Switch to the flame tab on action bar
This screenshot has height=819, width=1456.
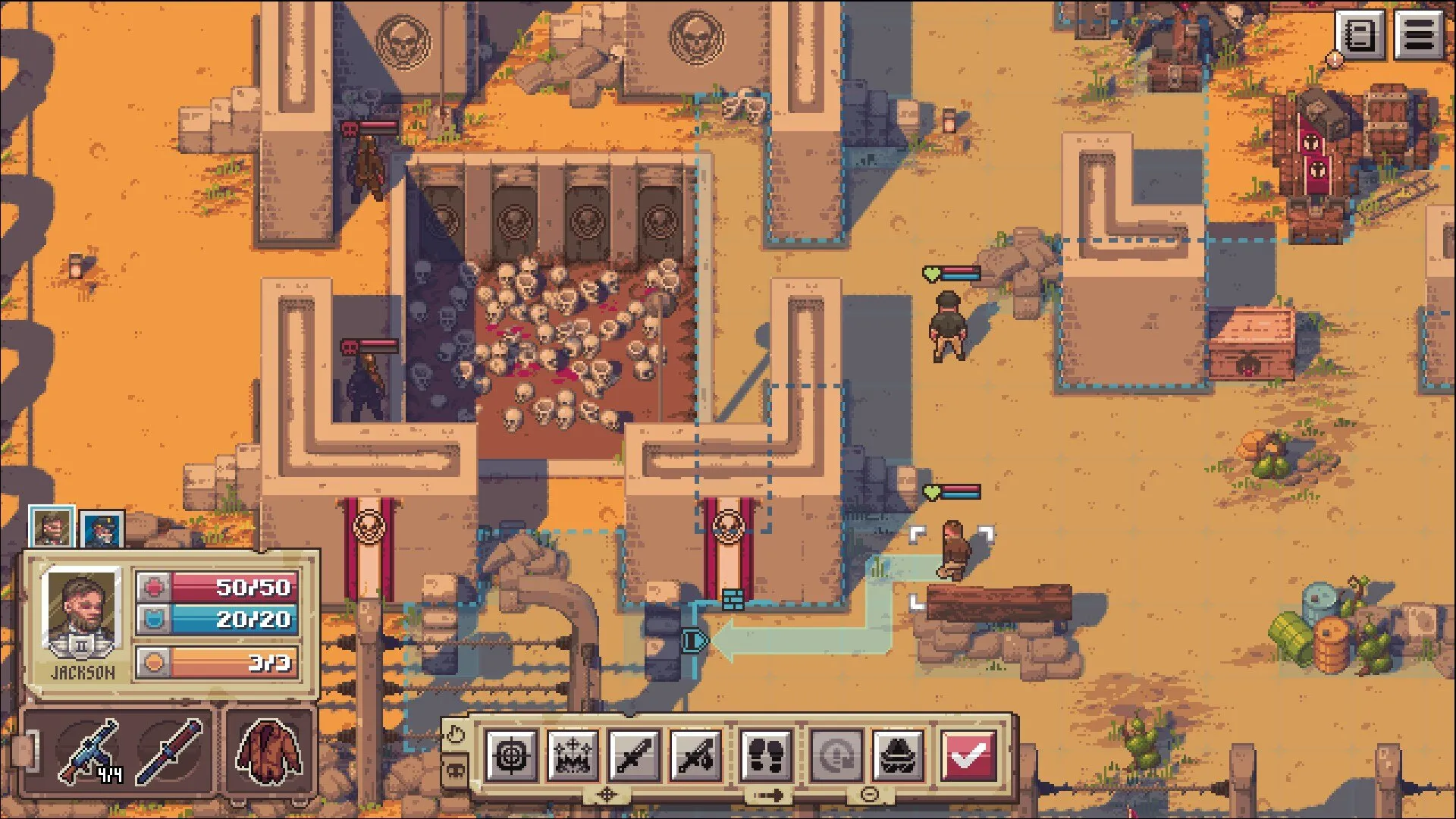point(455,734)
